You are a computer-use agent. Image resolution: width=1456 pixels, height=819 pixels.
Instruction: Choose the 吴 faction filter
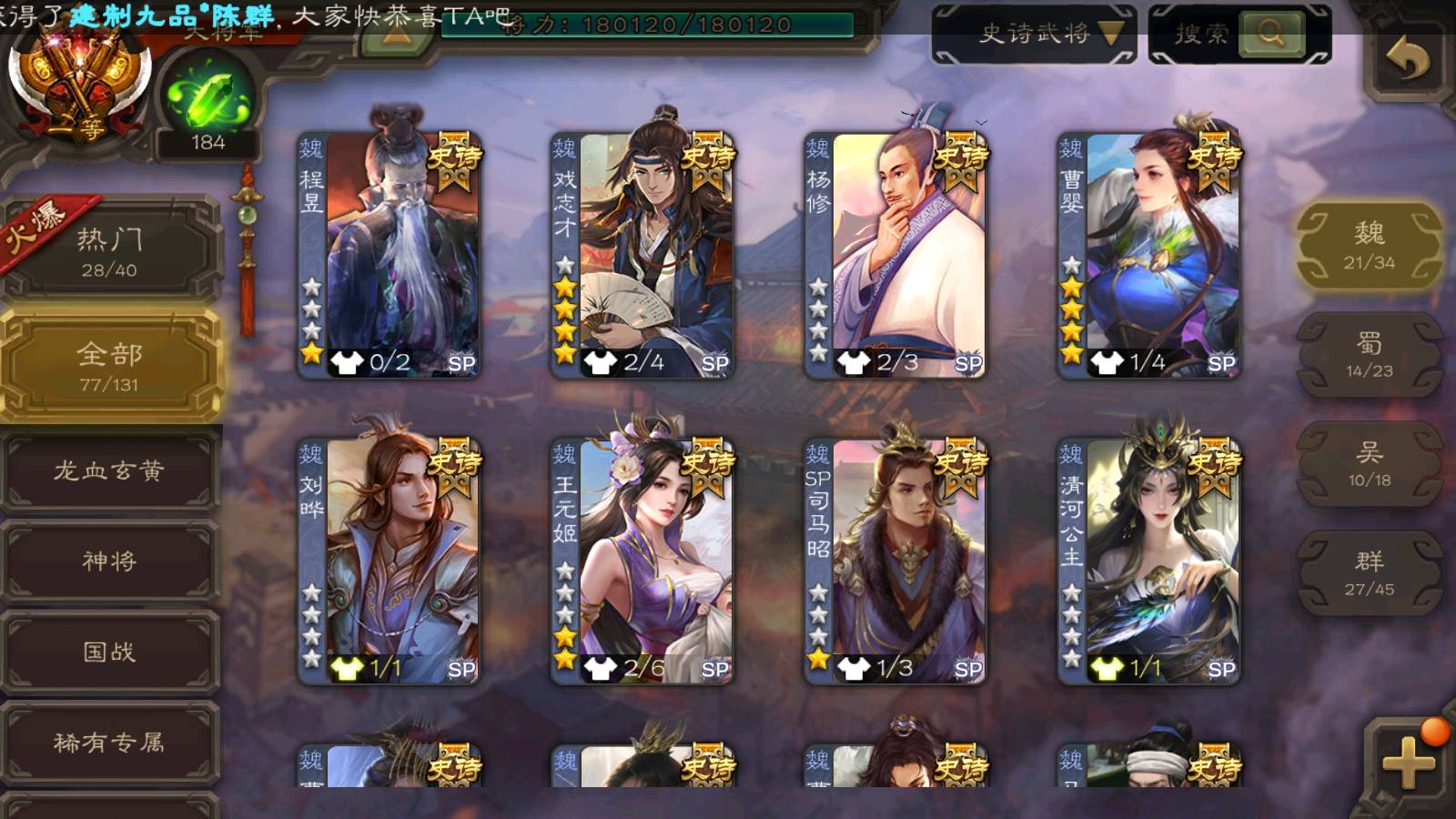[1369, 464]
